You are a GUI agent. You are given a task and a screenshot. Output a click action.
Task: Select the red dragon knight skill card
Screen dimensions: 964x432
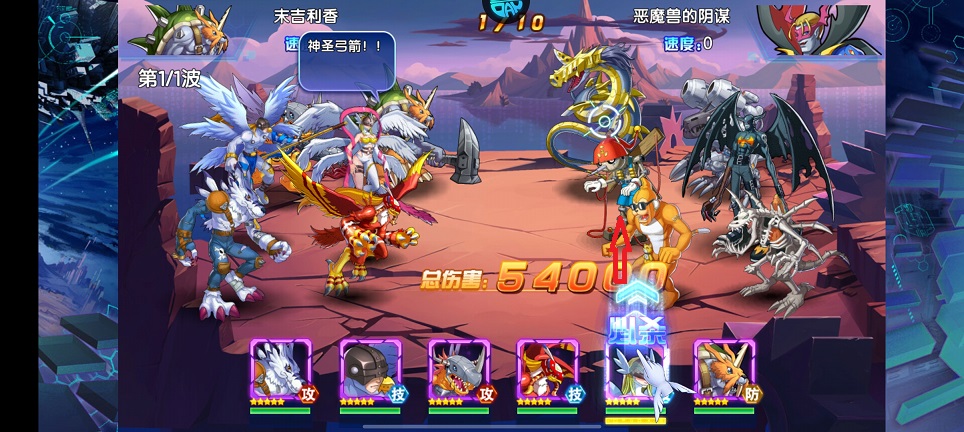pyautogui.click(x=546, y=373)
